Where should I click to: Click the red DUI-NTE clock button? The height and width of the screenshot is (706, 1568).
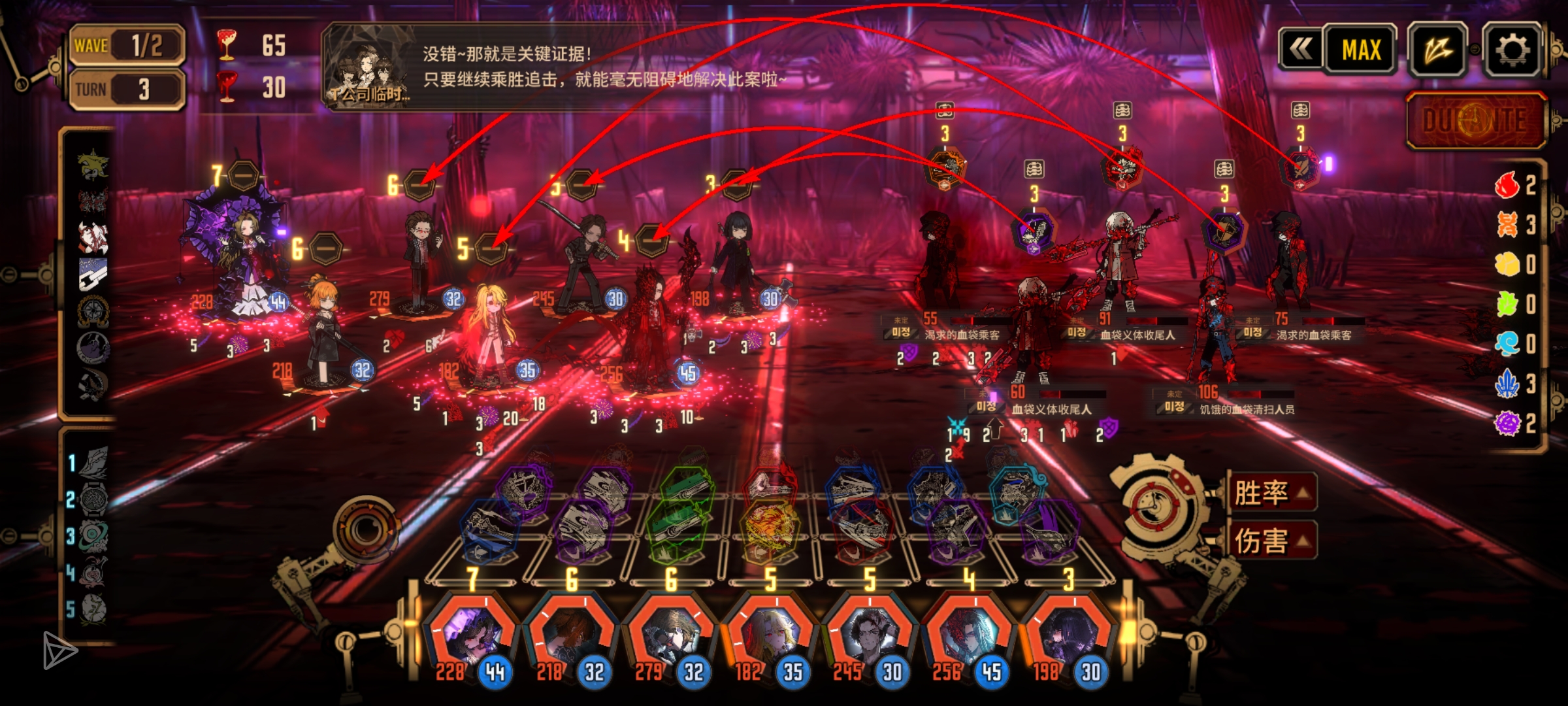(1475, 120)
